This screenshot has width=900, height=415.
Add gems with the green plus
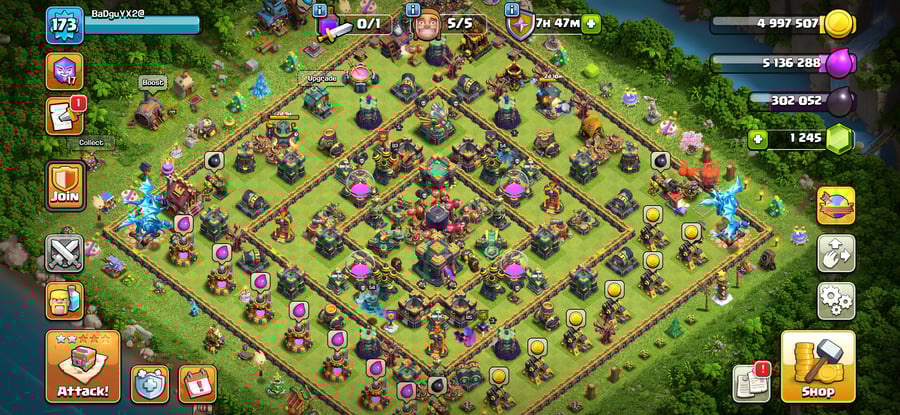click(x=759, y=139)
